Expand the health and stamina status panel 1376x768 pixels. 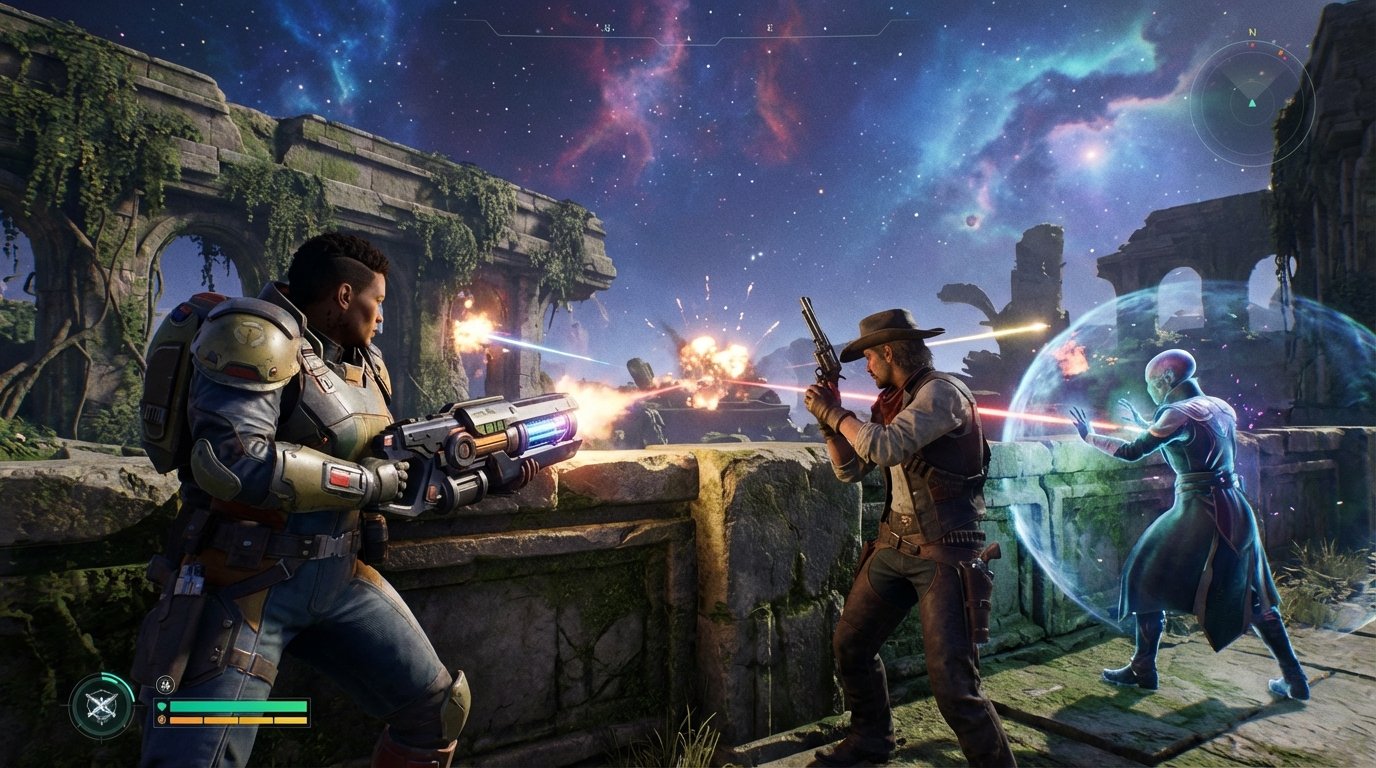[x=230, y=712]
